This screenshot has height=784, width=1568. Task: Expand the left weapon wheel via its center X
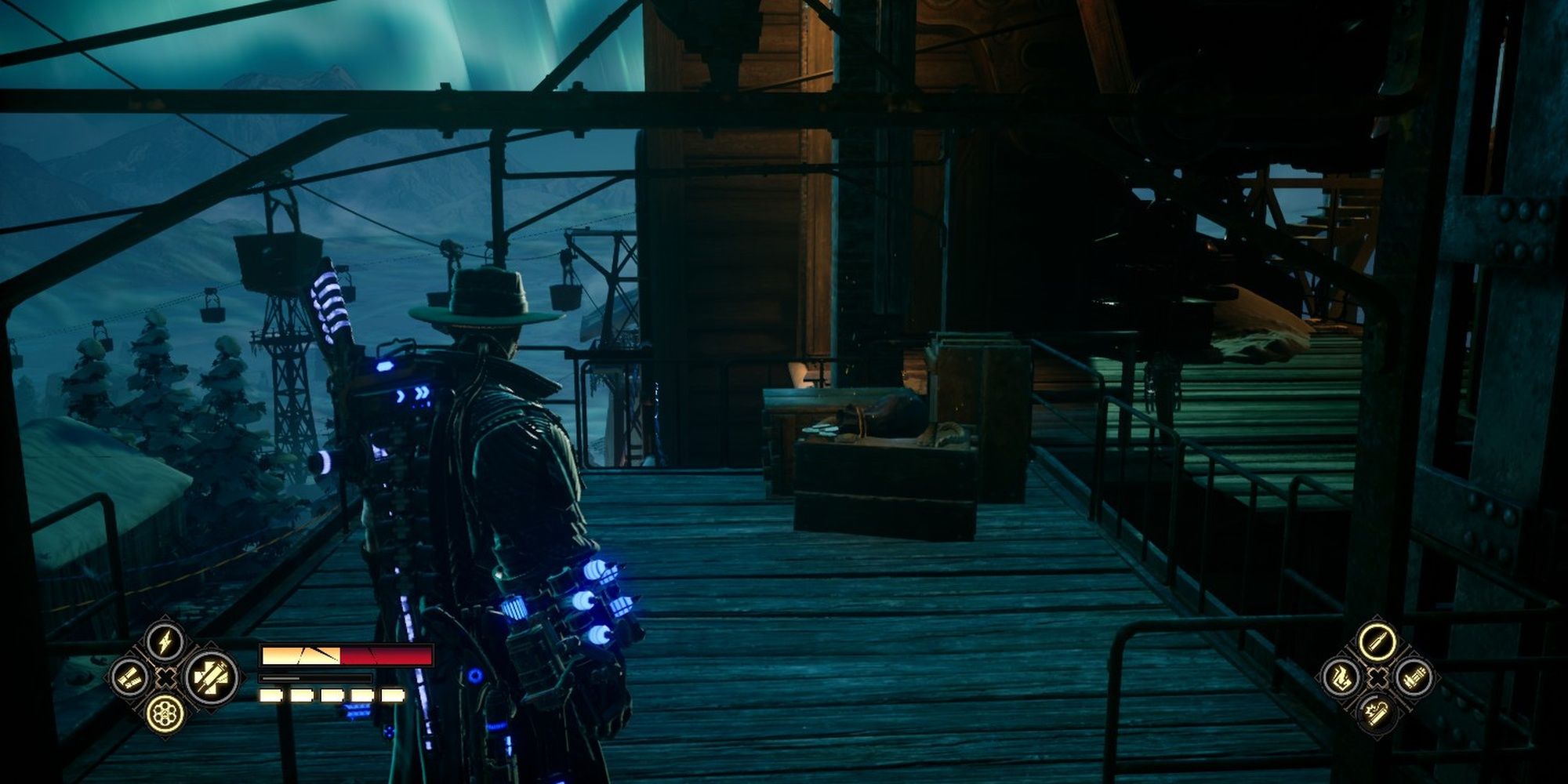(x=165, y=677)
